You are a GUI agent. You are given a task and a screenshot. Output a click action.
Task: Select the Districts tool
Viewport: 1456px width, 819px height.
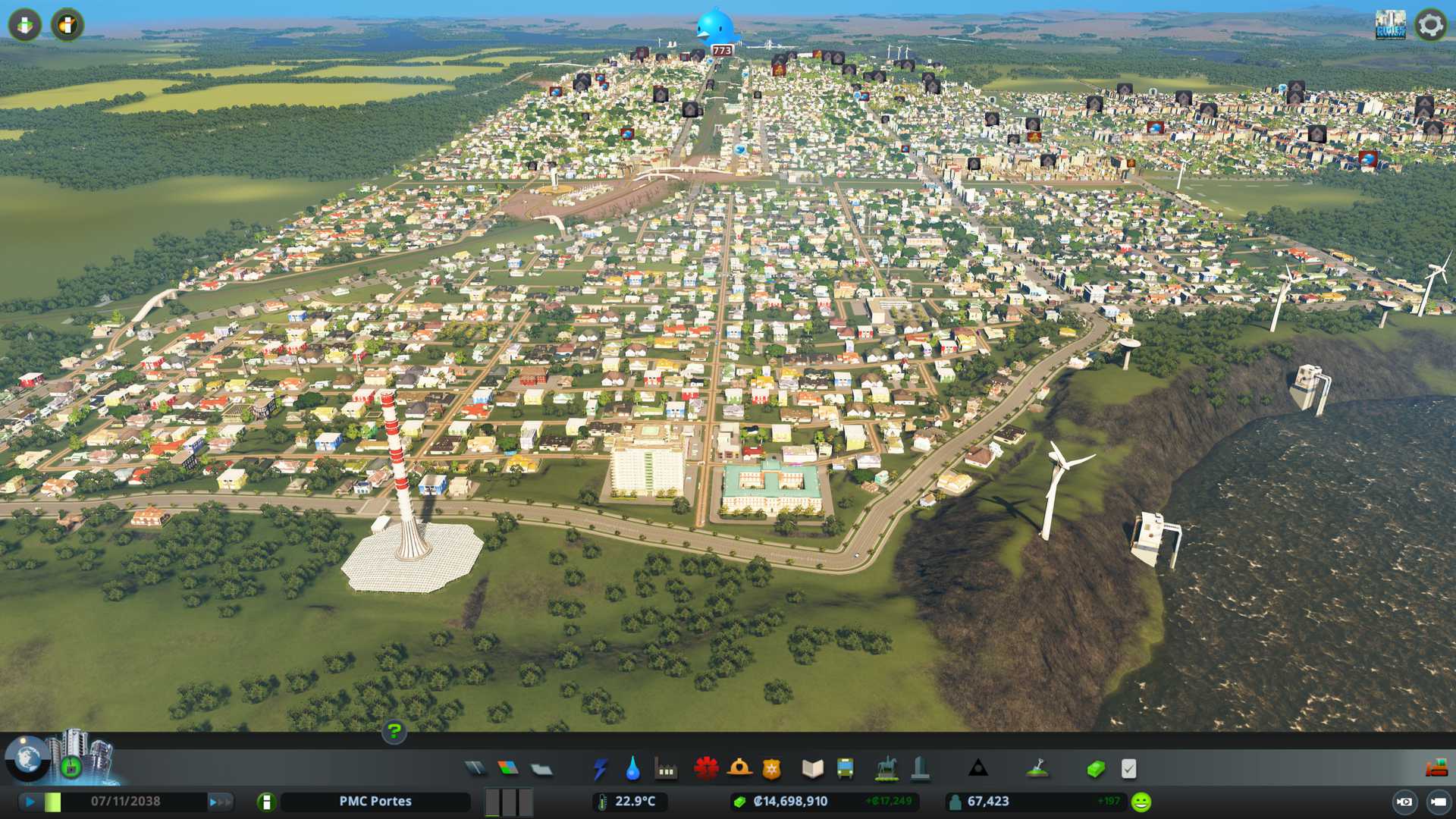pyautogui.click(x=541, y=769)
